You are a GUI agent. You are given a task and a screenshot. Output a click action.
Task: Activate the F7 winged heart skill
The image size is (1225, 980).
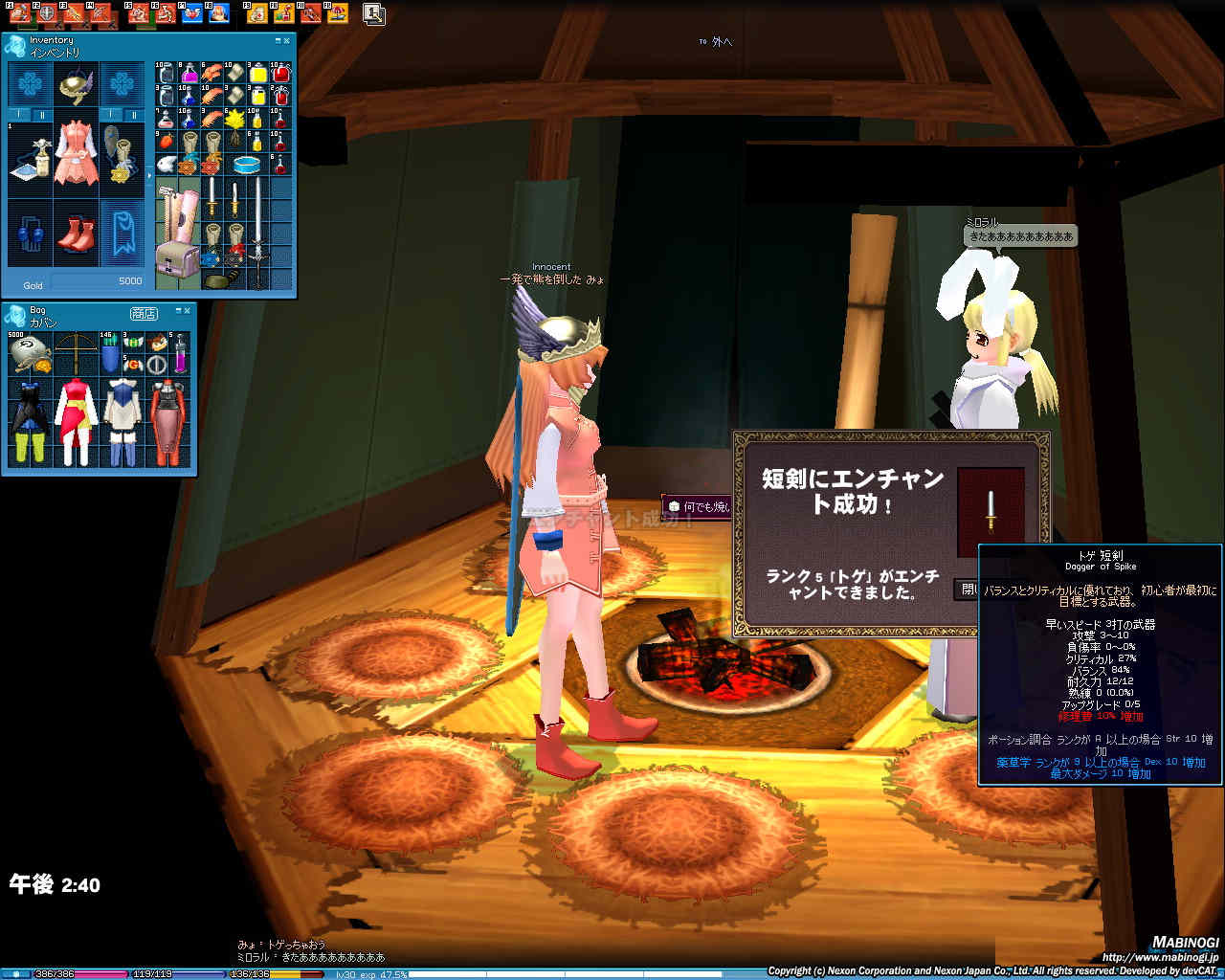point(191,14)
